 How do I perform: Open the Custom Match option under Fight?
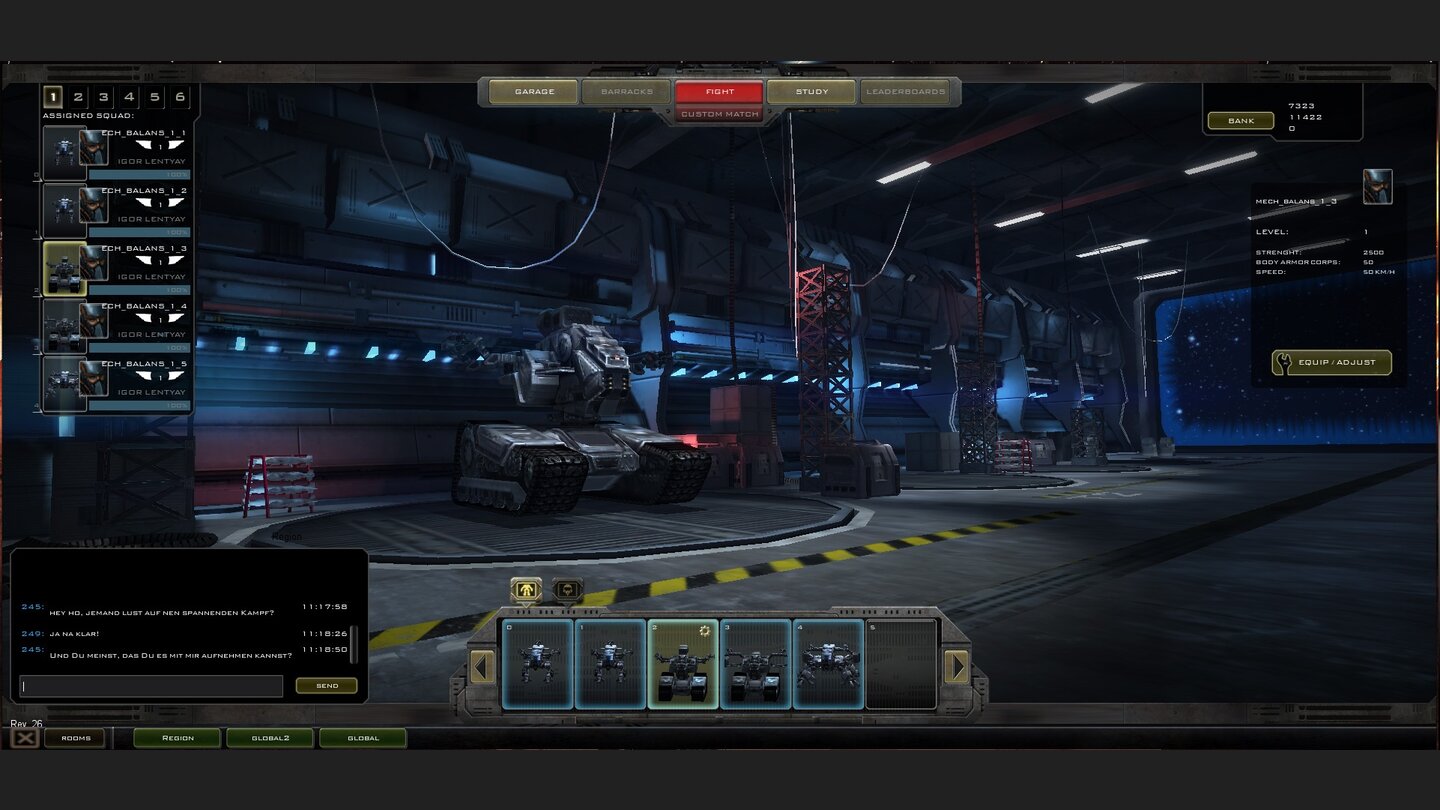[719, 114]
